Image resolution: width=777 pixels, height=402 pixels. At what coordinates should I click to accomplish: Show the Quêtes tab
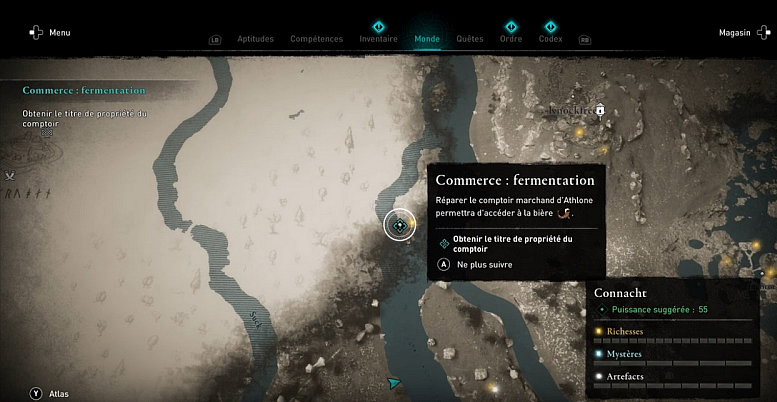point(470,39)
